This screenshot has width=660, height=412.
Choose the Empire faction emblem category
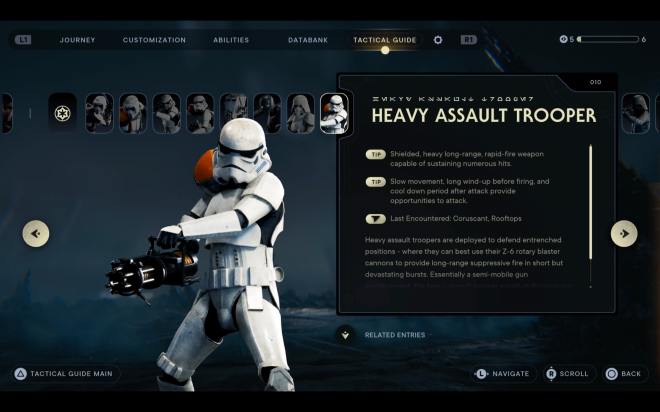pos(63,113)
